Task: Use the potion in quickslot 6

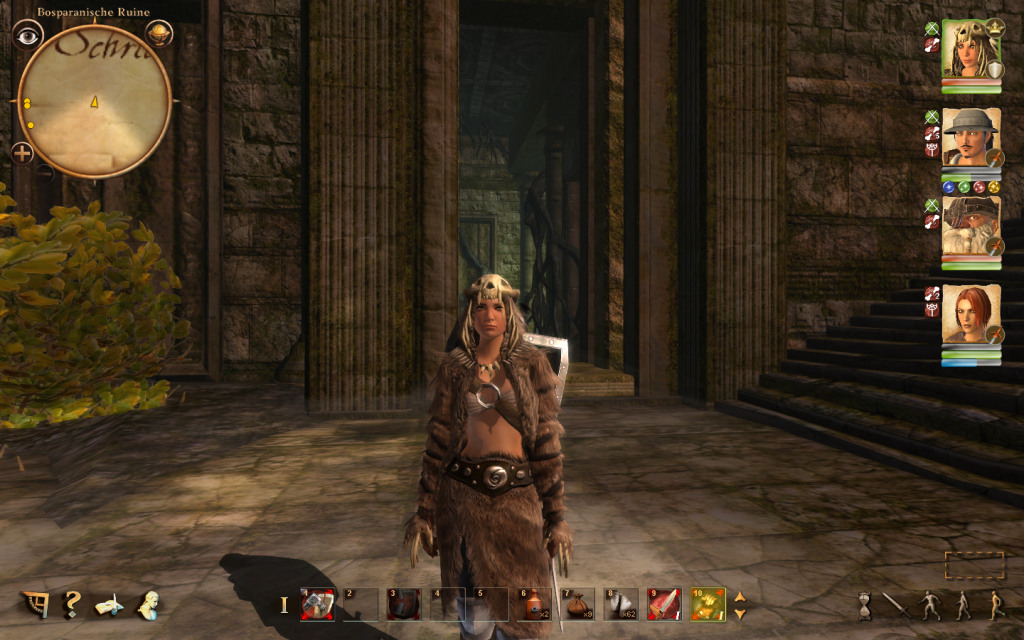Action: [x=534, y=603]
